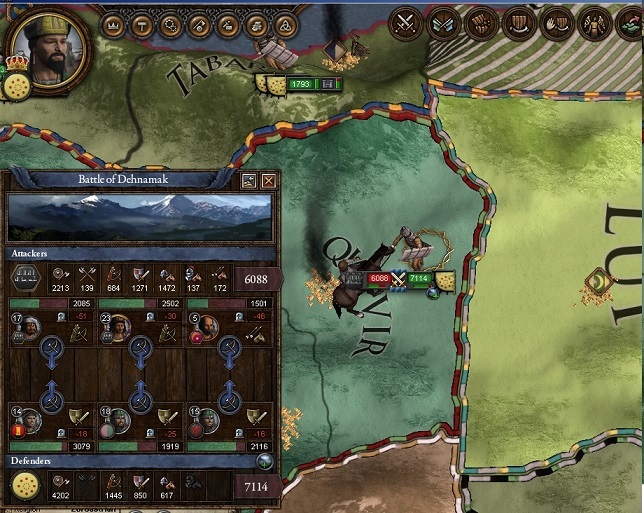Click the green globe button by Defenders header
Screen dimensions: 644x513
[x=265, y=461]
